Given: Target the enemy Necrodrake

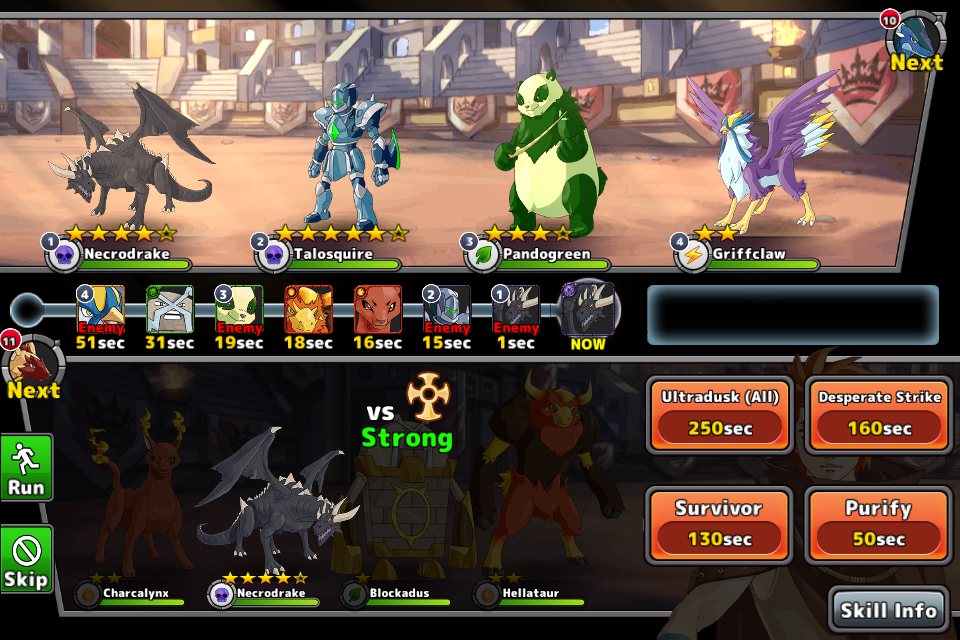Looking at the screenshot, I should point(135,165).
